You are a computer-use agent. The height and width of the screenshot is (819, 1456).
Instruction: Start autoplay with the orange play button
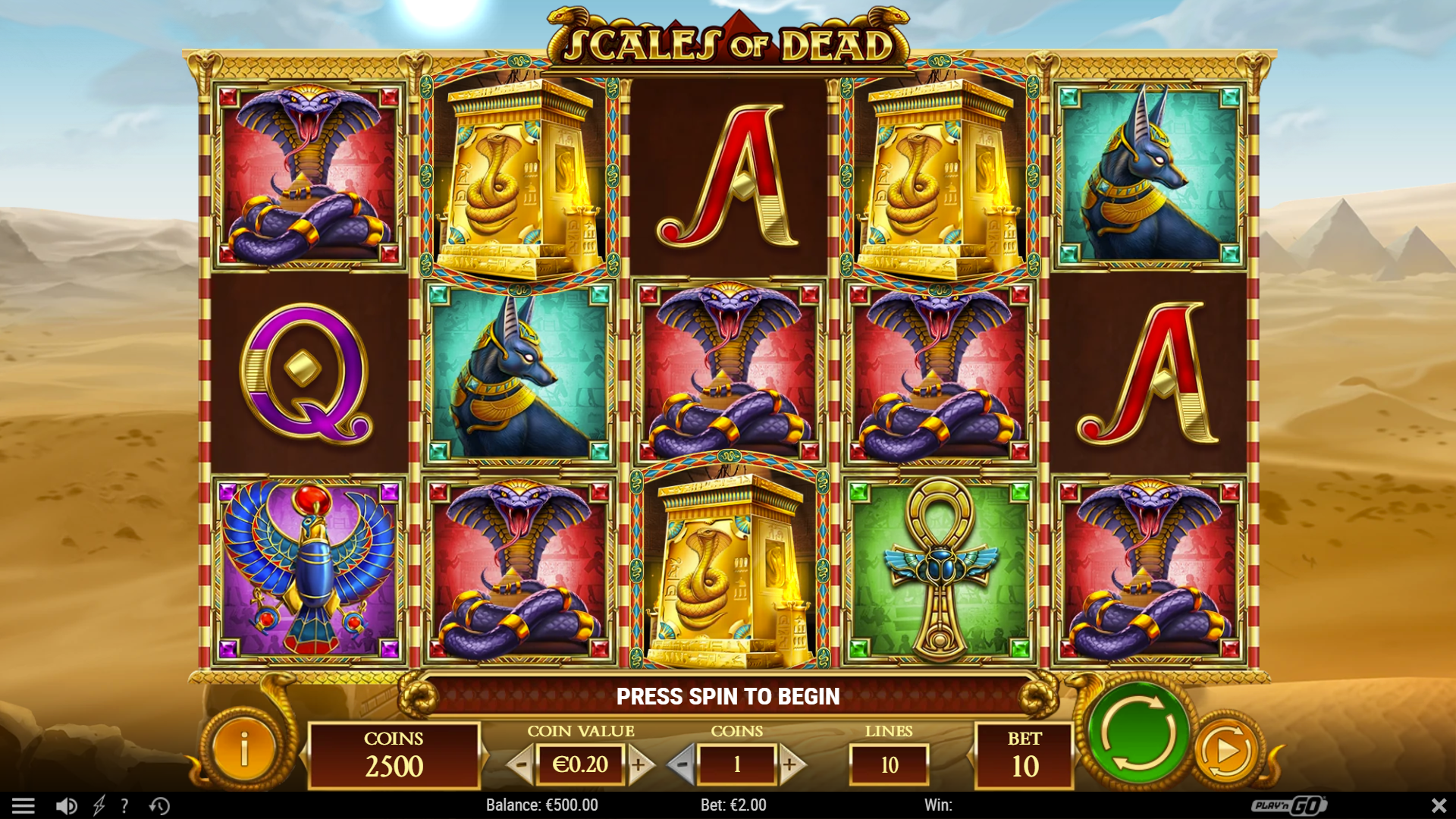[x=1226, y=751]
